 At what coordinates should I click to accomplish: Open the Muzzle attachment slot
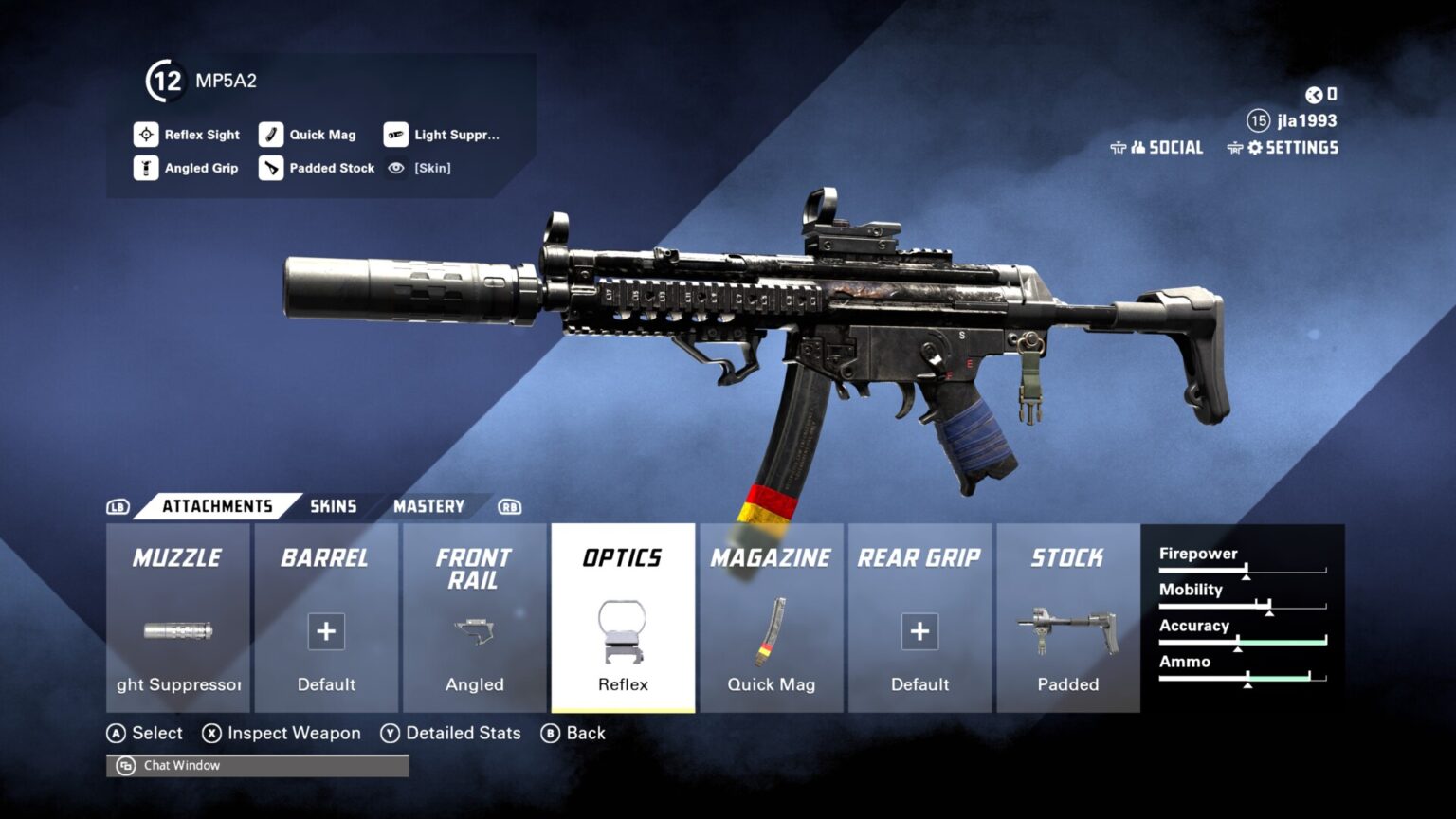(178, 618)
